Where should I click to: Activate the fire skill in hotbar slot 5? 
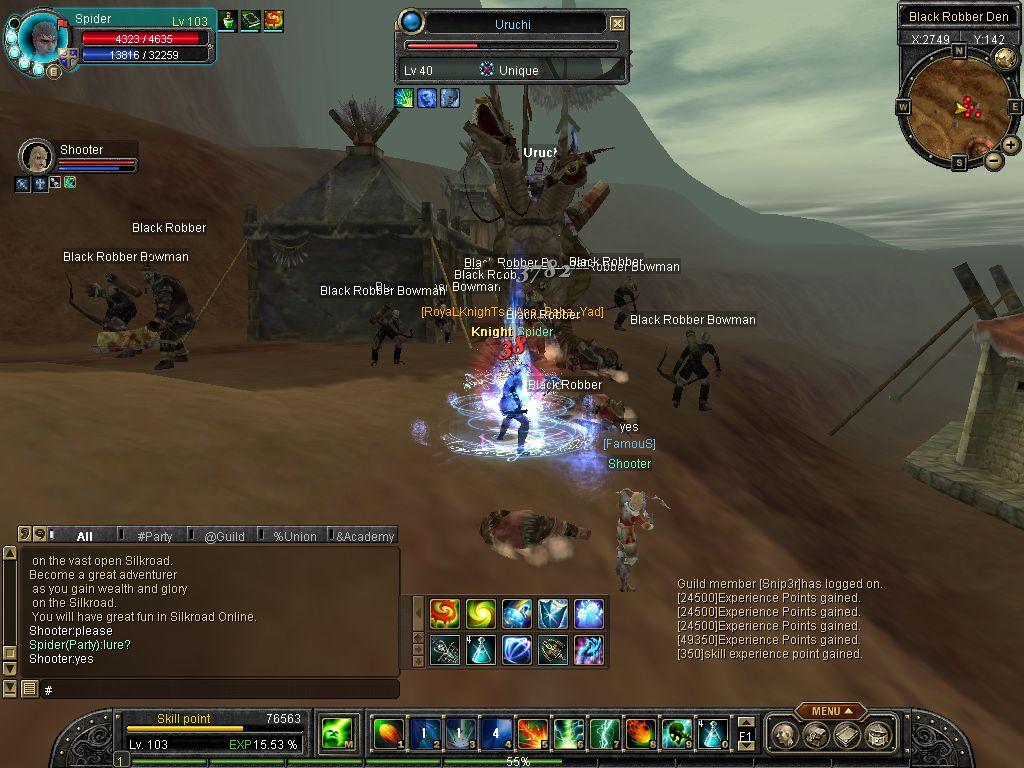coord(532,734)
